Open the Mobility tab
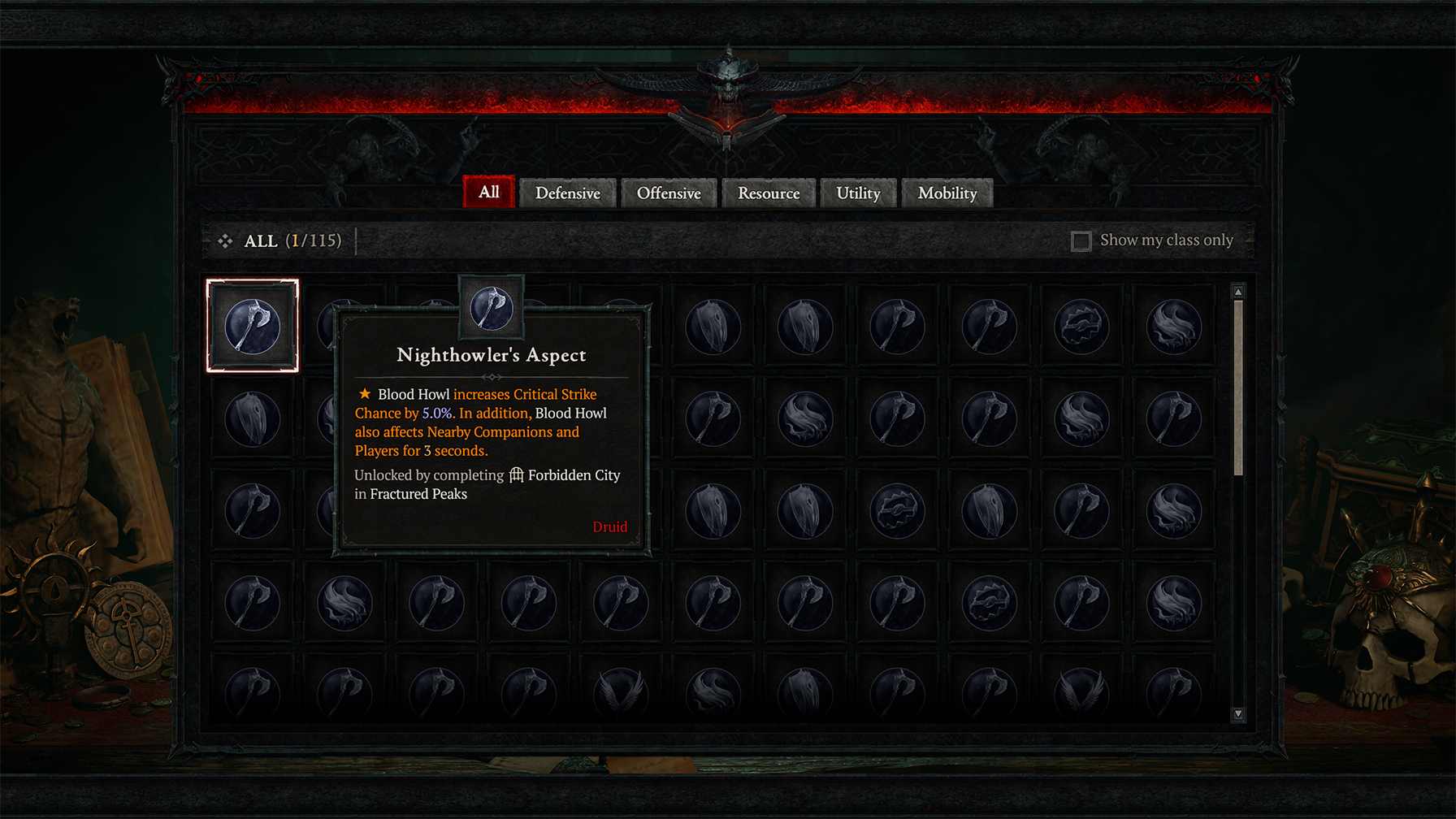This screenshot has width=1456, height=819. (947, 193)
